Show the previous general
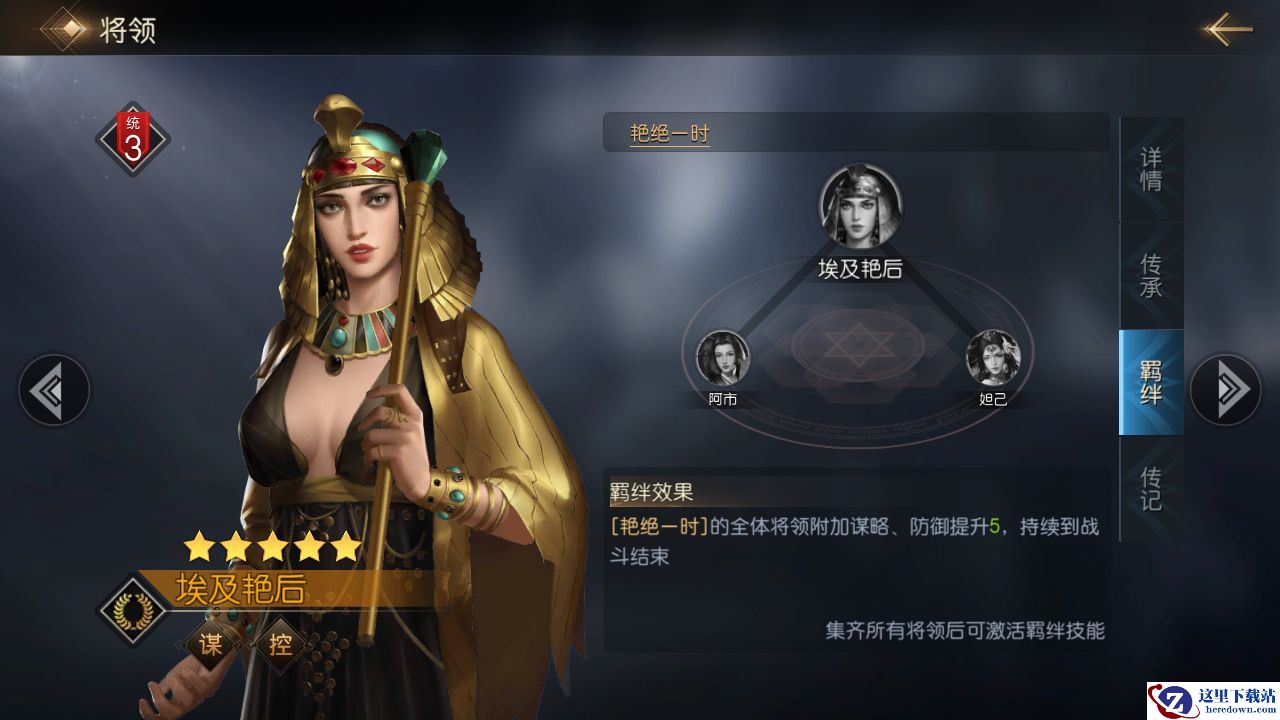This screenshot has height=720, width=1280. (54, 389)
